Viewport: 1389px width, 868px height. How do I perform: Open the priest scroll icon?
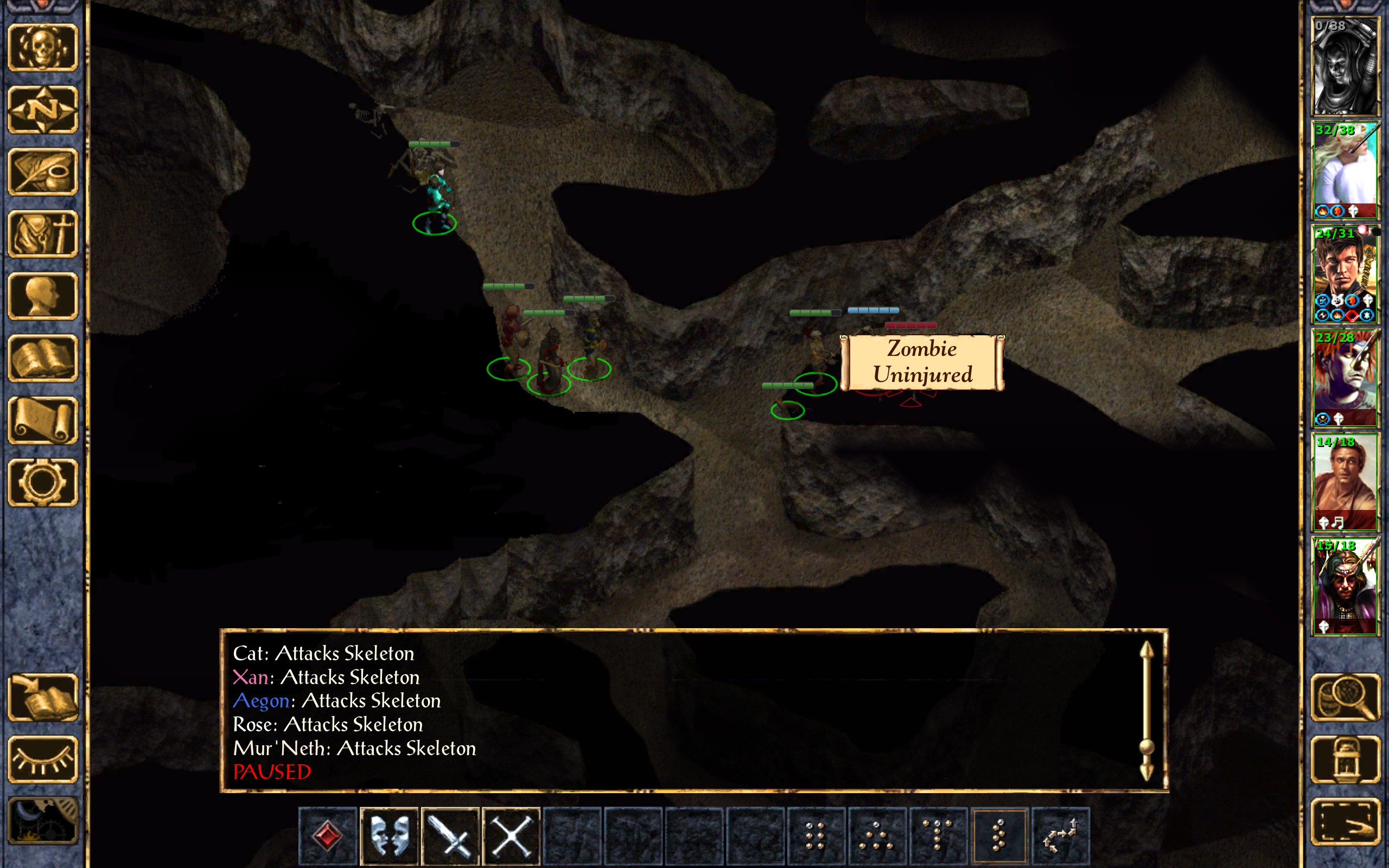(43, 420)
